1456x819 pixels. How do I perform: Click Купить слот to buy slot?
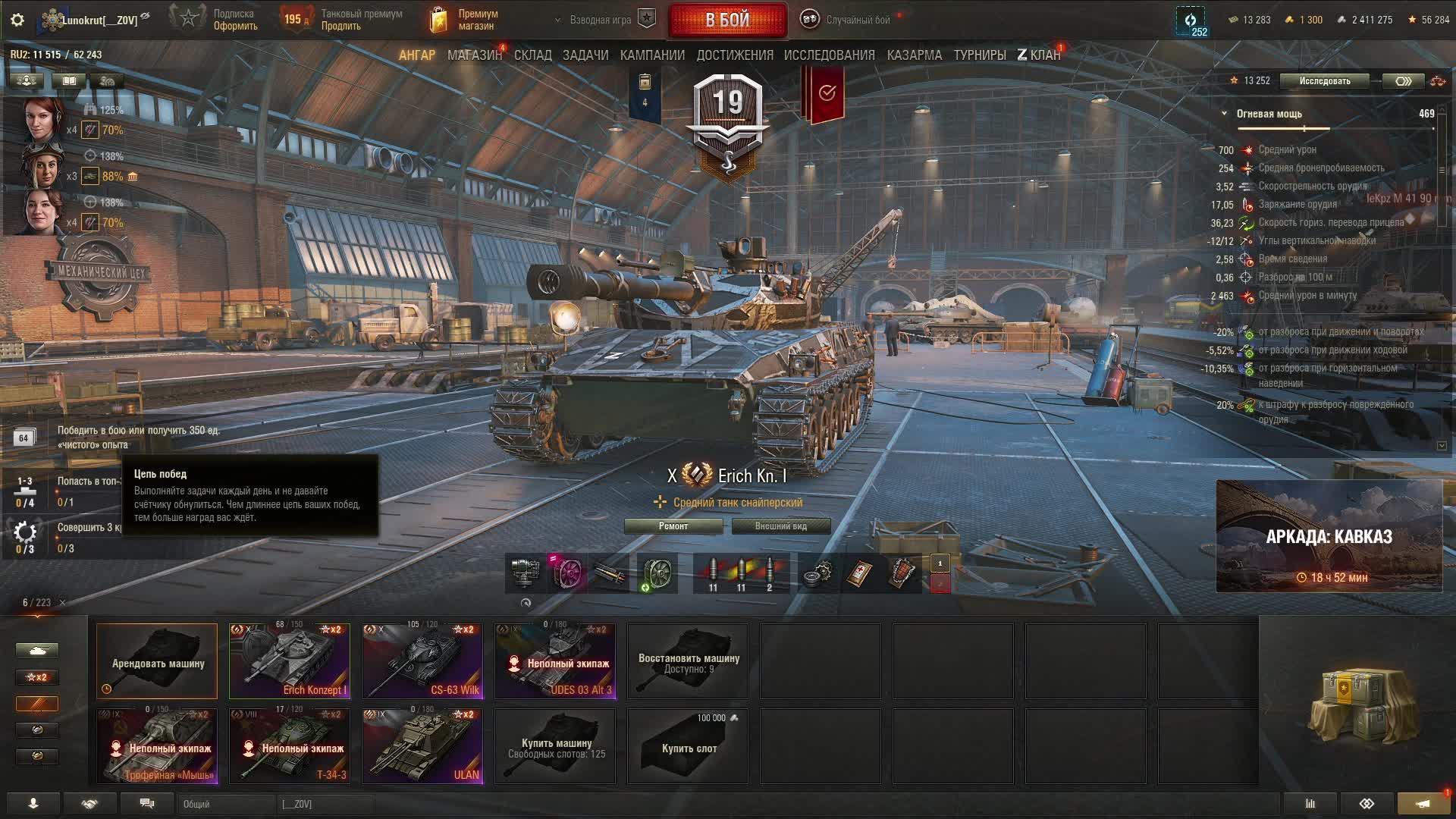click(x=688, y=747)
